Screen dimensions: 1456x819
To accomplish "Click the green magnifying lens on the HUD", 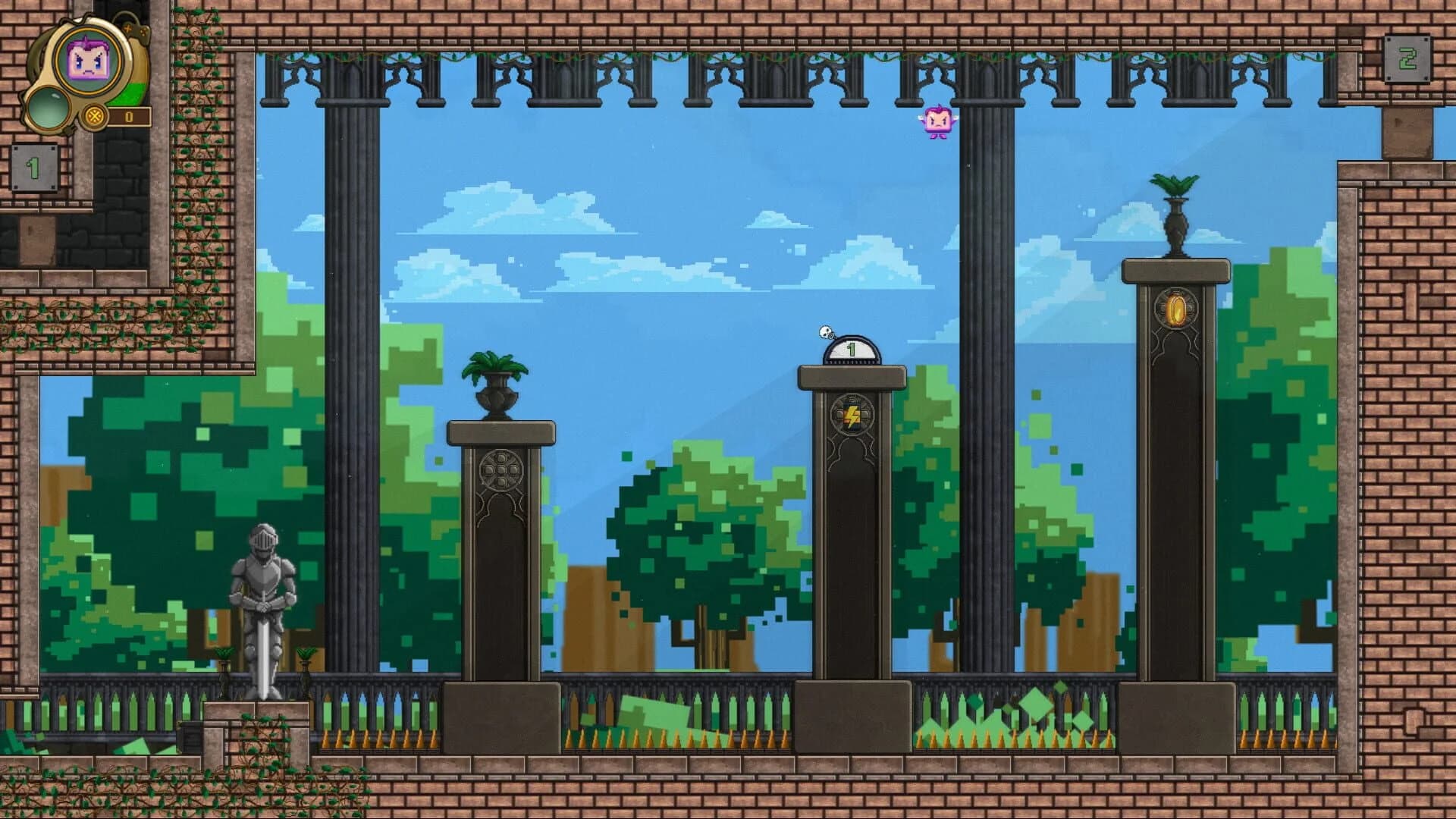I will pos(48,108).
